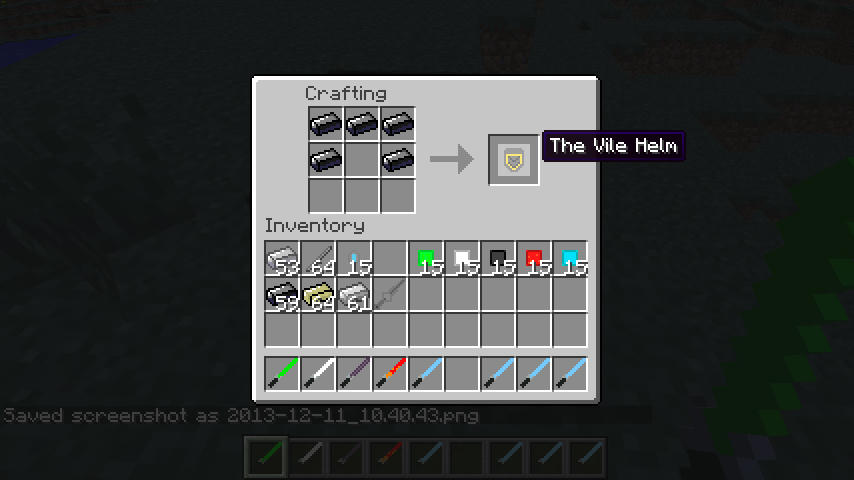Pick up the 15 black crystals
Viewport: 854px width, 480px height.
coord(499,260)
